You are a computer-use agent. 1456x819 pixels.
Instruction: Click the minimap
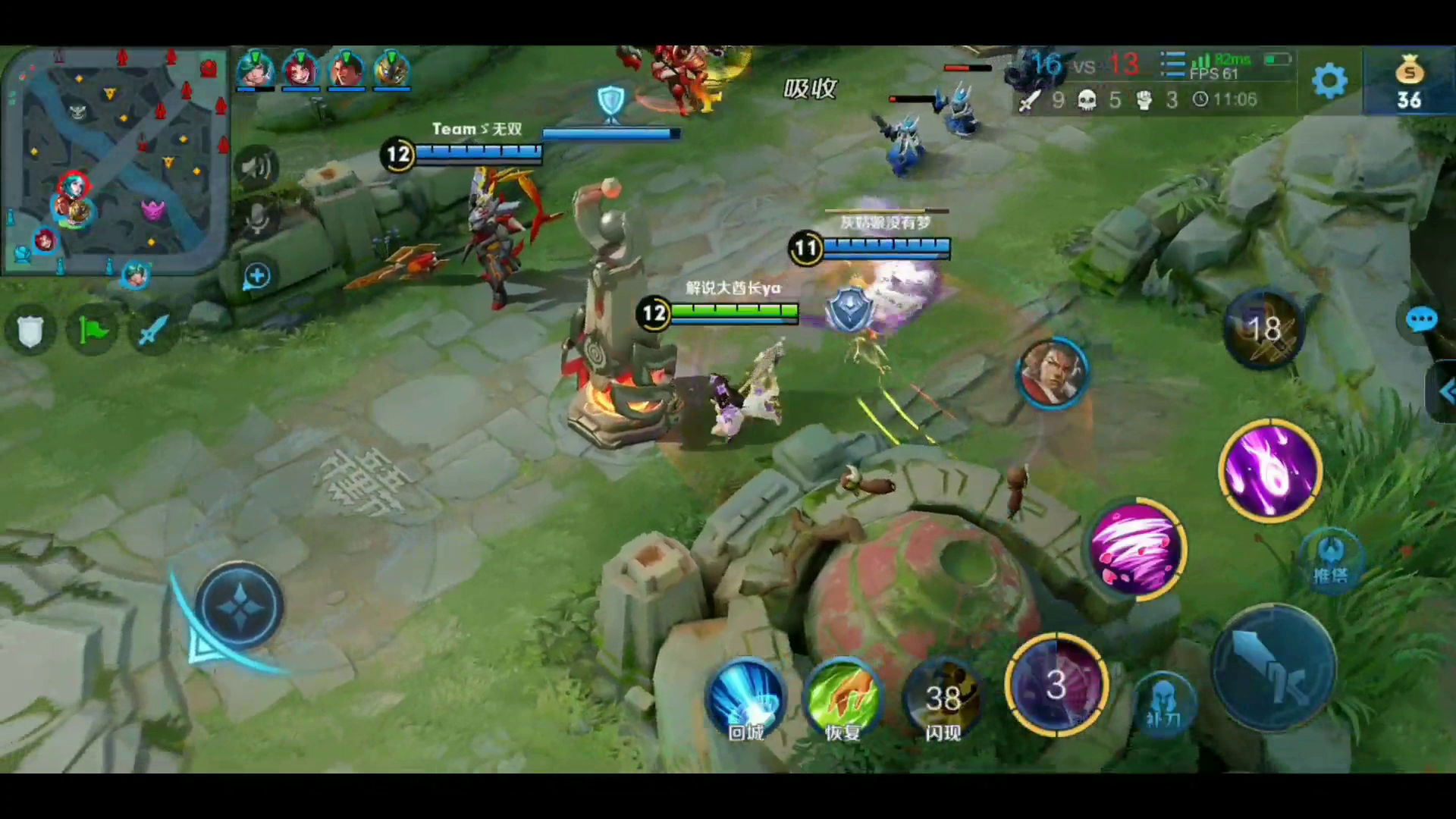(x=116, y=158)
